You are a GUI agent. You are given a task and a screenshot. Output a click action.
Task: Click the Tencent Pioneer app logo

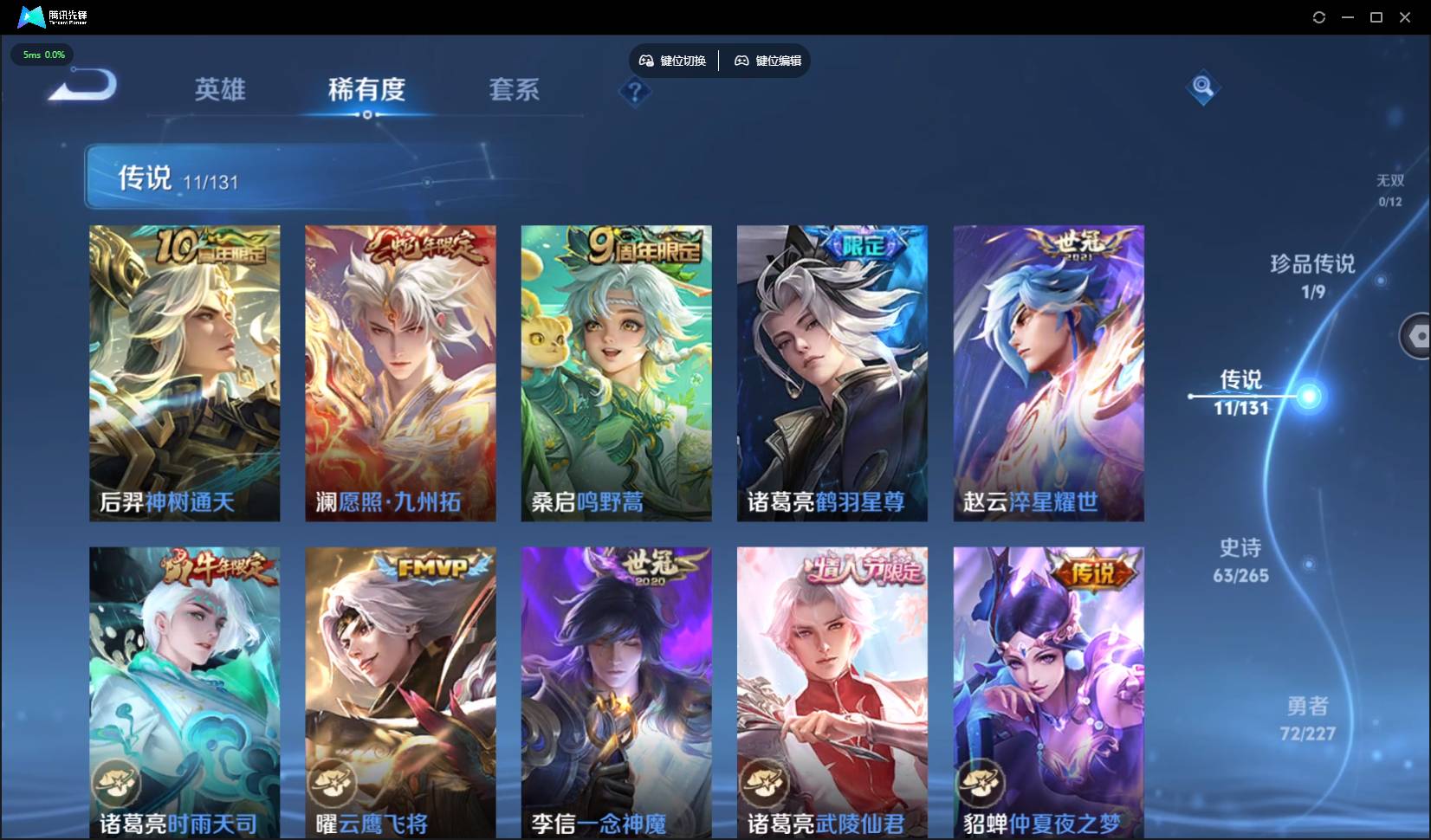(x=31, y=16)
